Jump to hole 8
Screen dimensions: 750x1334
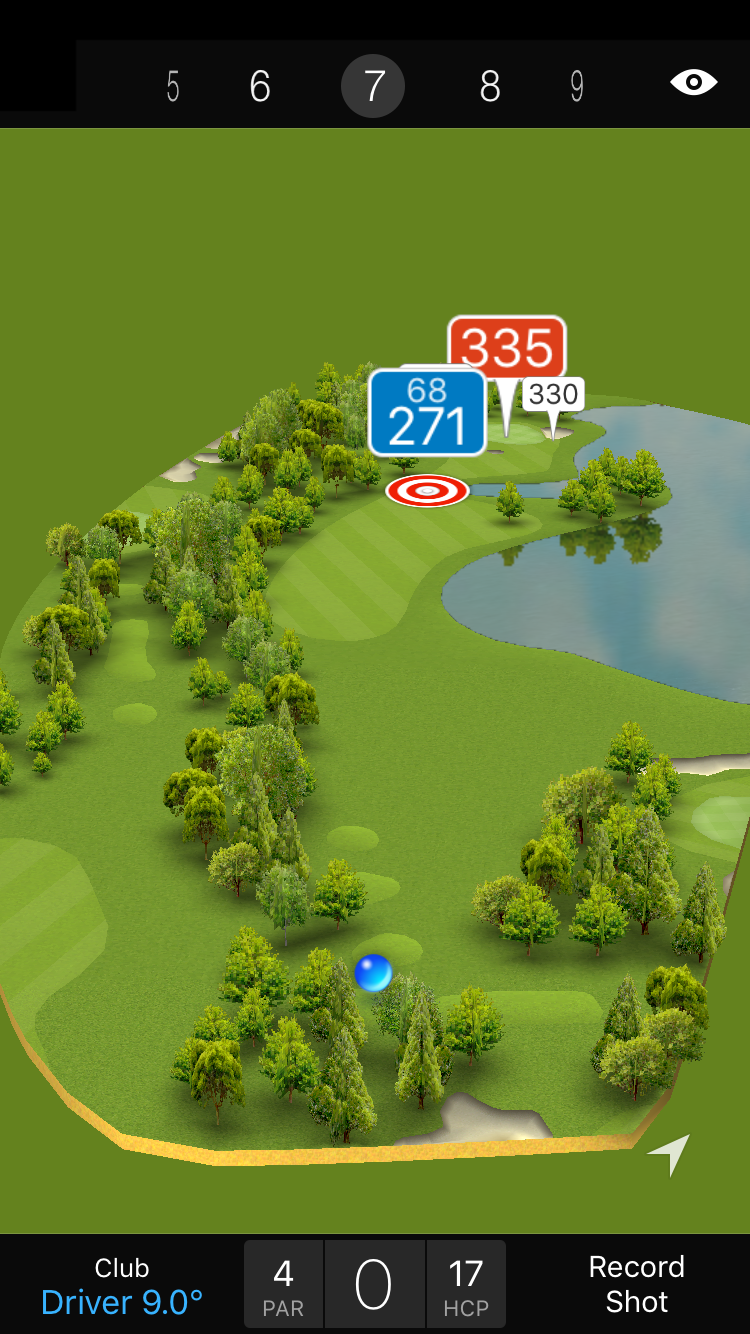click(x=489, y=87)
